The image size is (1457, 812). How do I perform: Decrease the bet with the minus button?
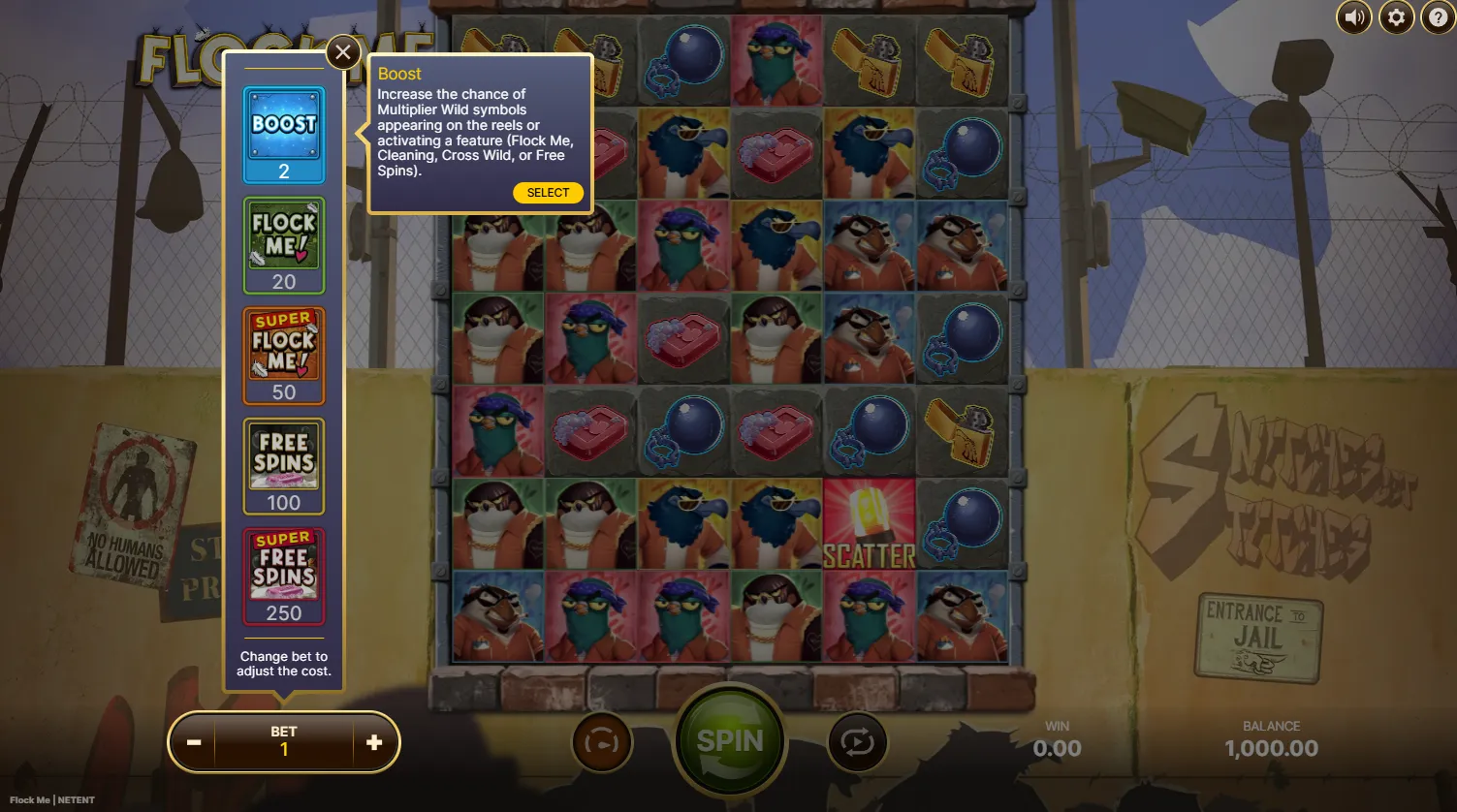[x=194, y=742]
